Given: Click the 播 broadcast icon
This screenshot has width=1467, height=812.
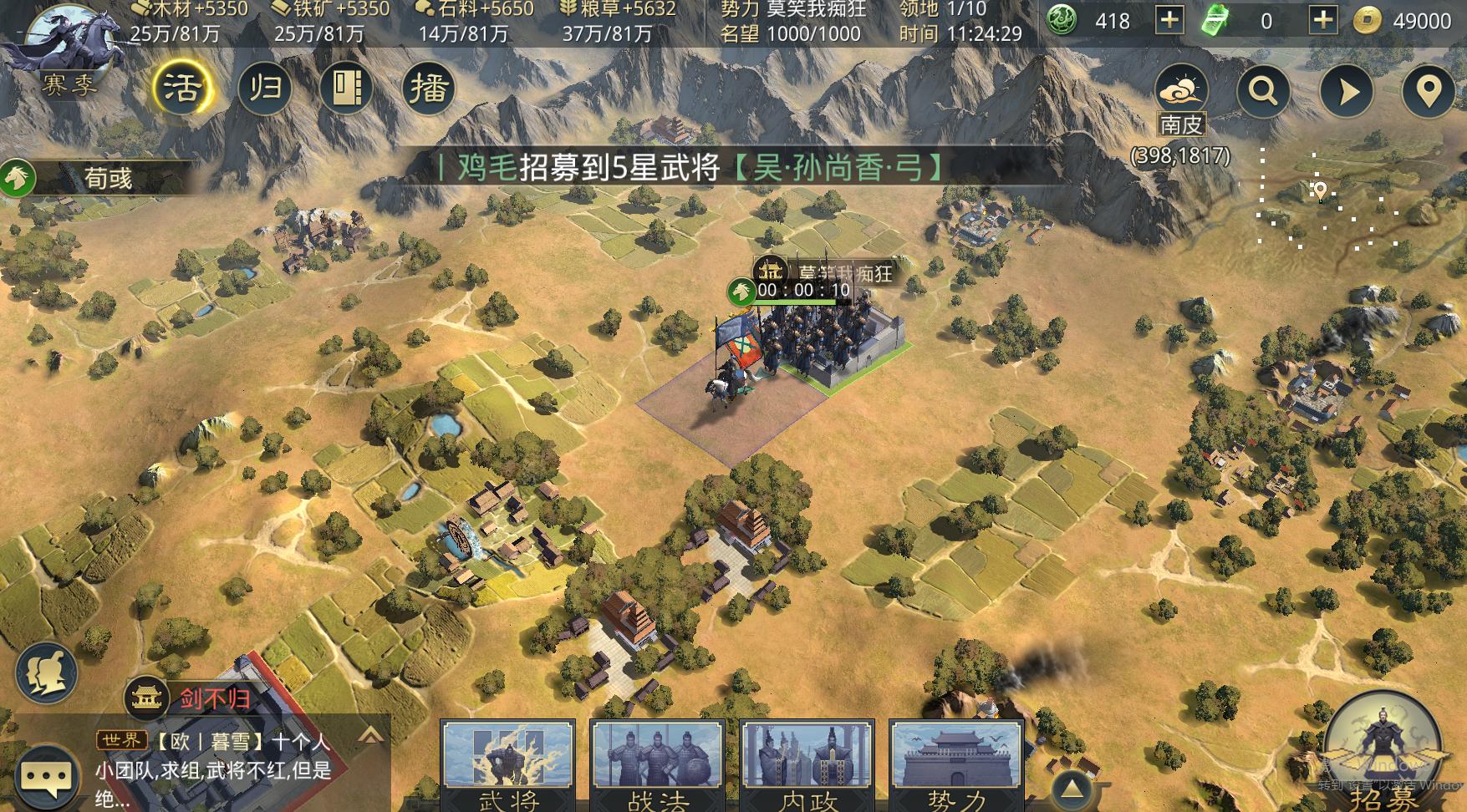Looking at the screenshot, I should tap(429, 87).
